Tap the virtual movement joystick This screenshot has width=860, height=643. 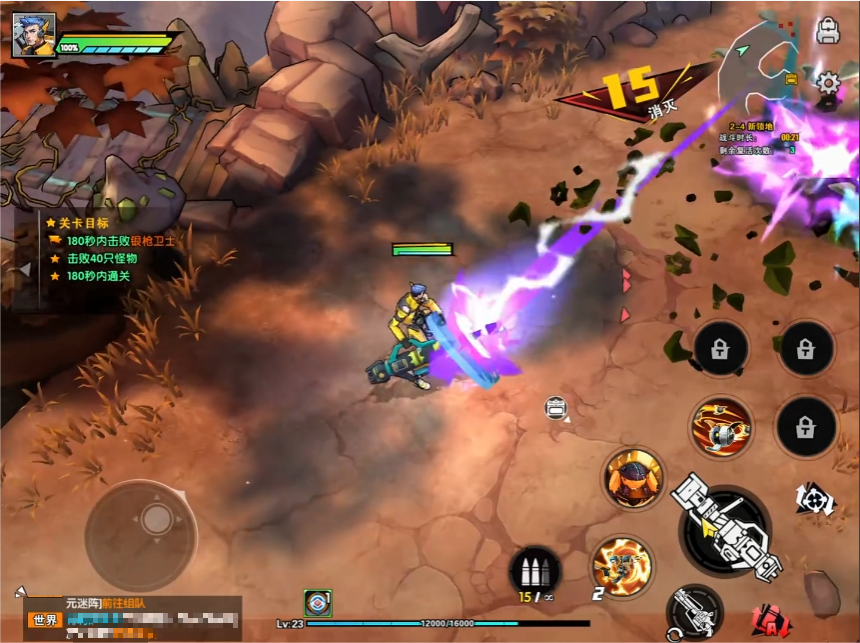[155, 519]
